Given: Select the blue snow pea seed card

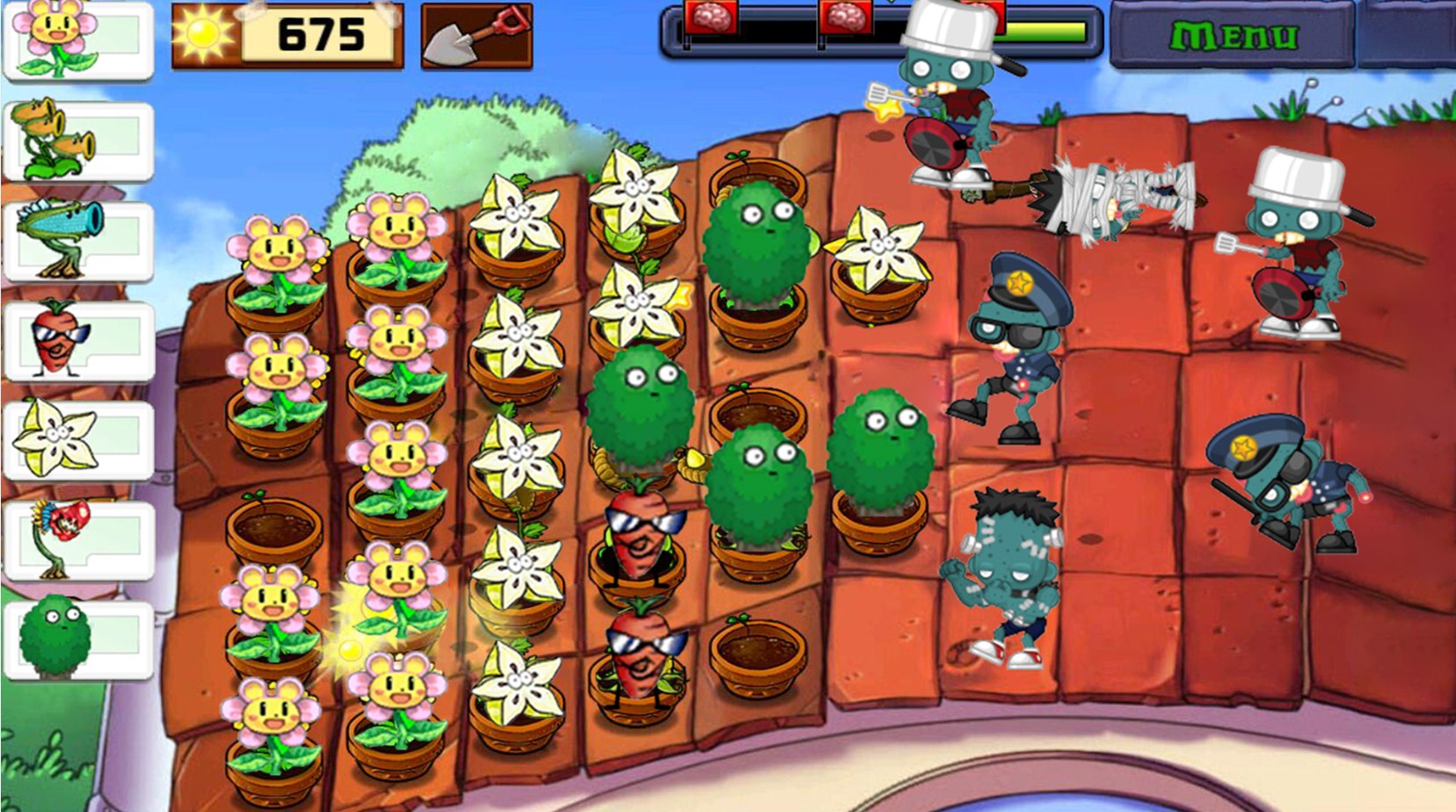Looking at the screenshot, I should (77, 241).
